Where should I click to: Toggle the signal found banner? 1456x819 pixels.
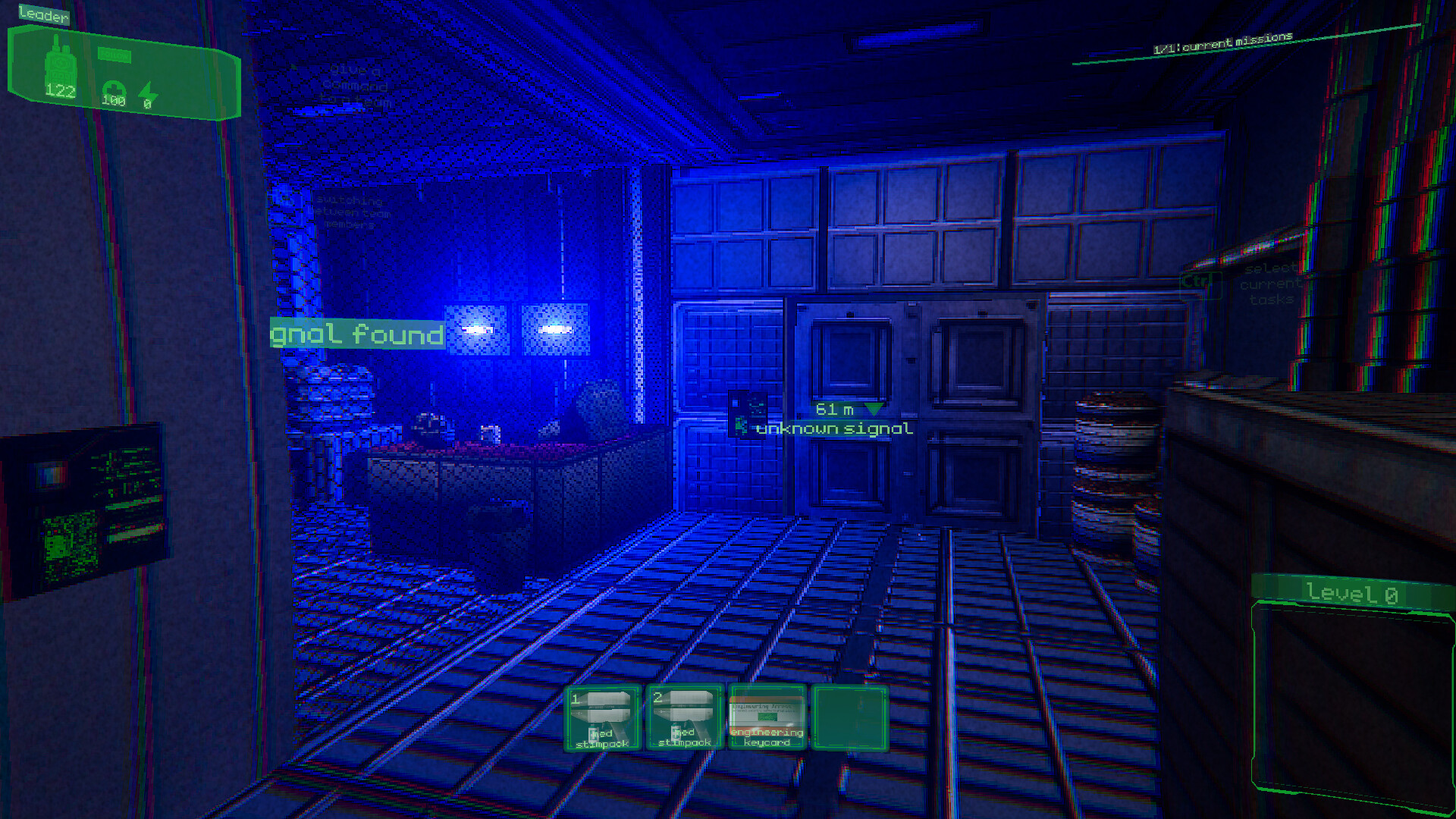click(356, 334)
